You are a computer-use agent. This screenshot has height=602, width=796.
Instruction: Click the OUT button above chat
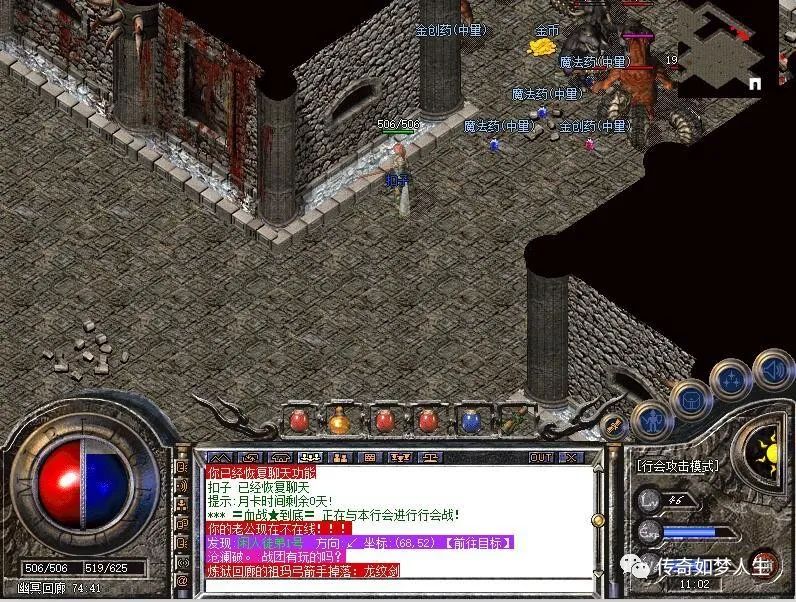coord(541,457)
